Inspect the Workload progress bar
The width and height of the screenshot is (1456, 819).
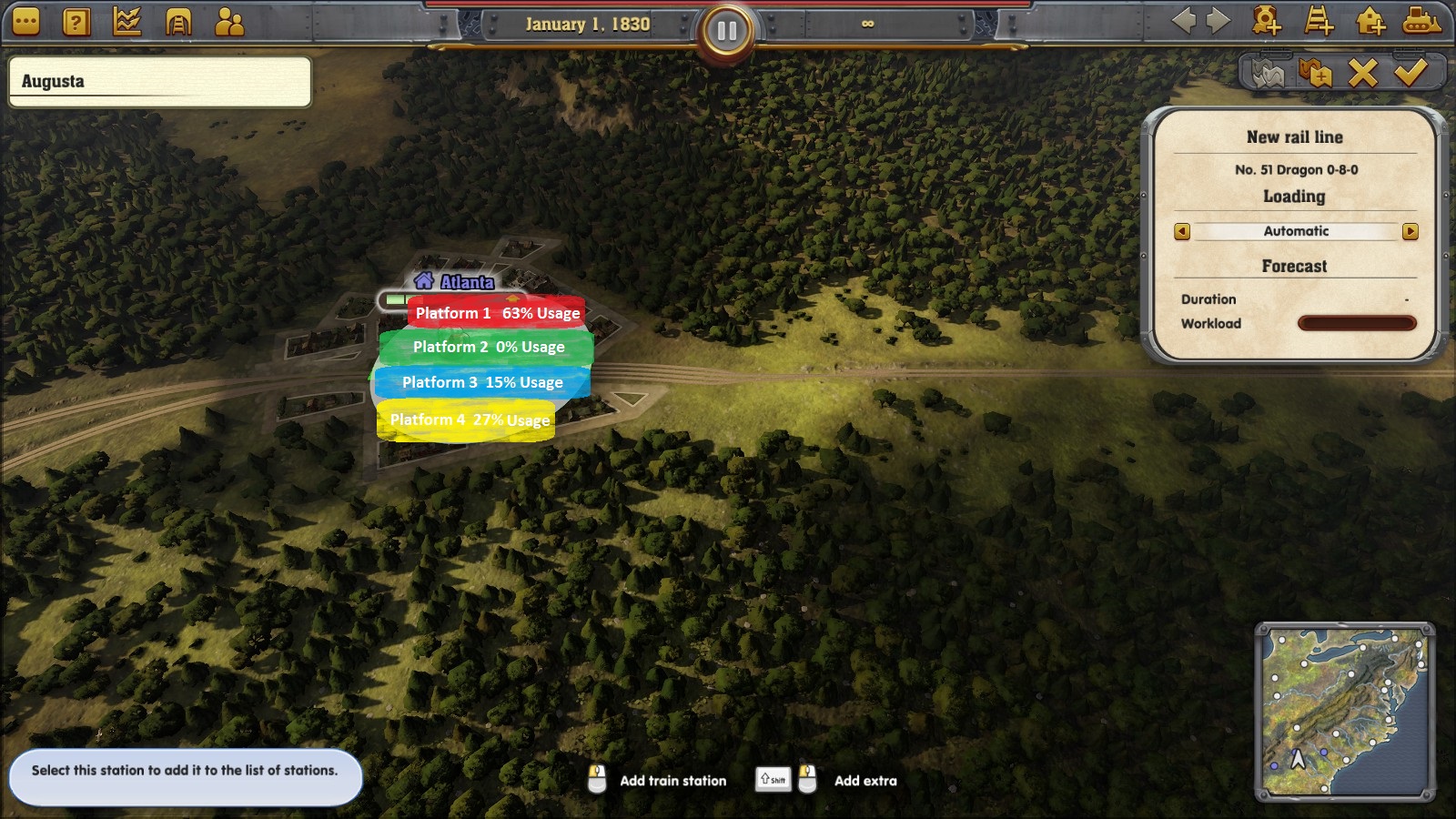[1357, 323]
